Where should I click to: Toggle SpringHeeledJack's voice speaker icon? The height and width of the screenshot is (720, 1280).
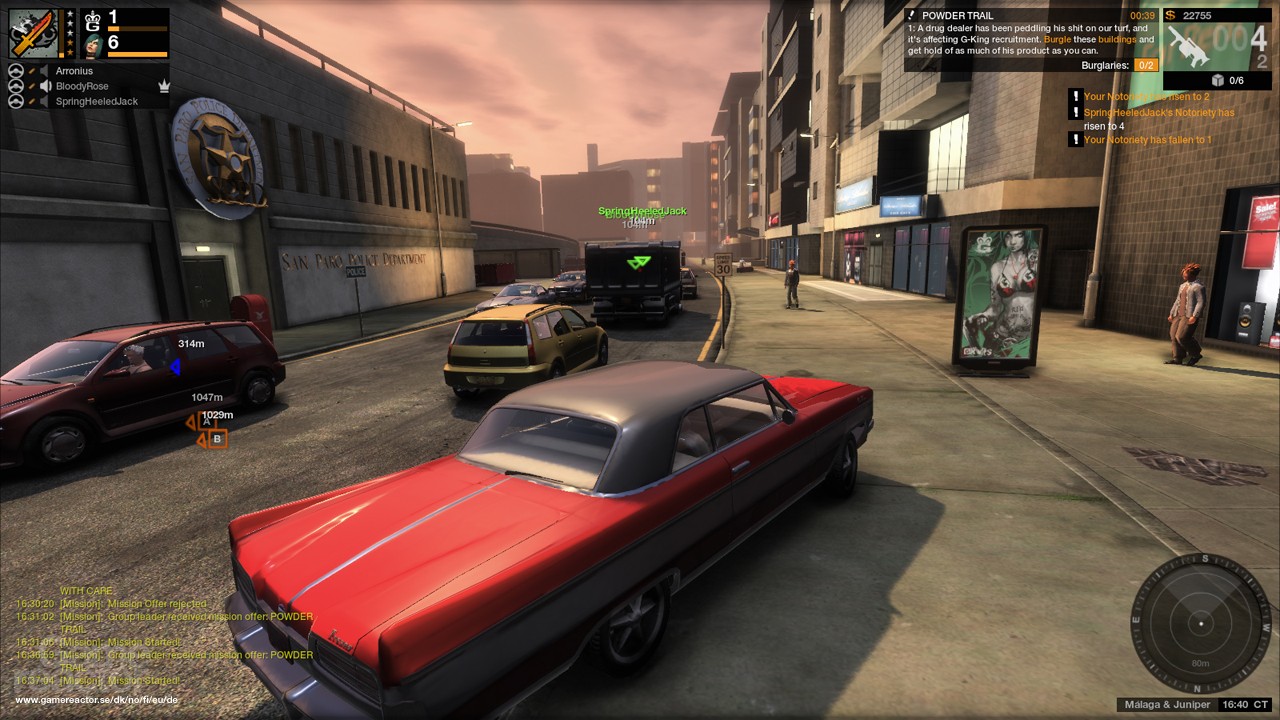pos(44,100)
